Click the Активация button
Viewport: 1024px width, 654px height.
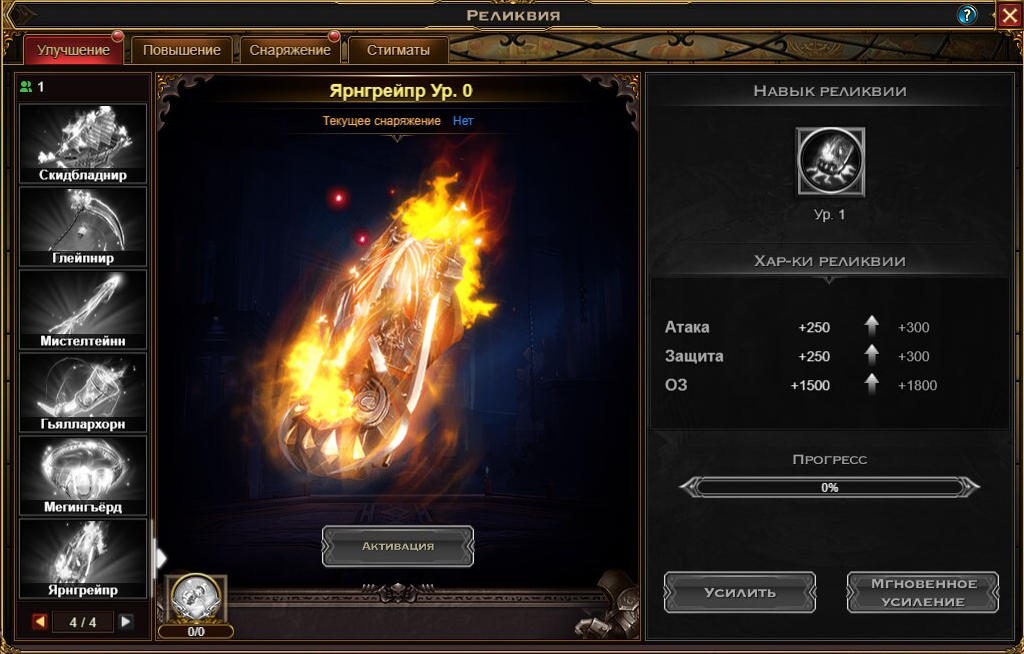pyautogui.click(x=397, y=546)
